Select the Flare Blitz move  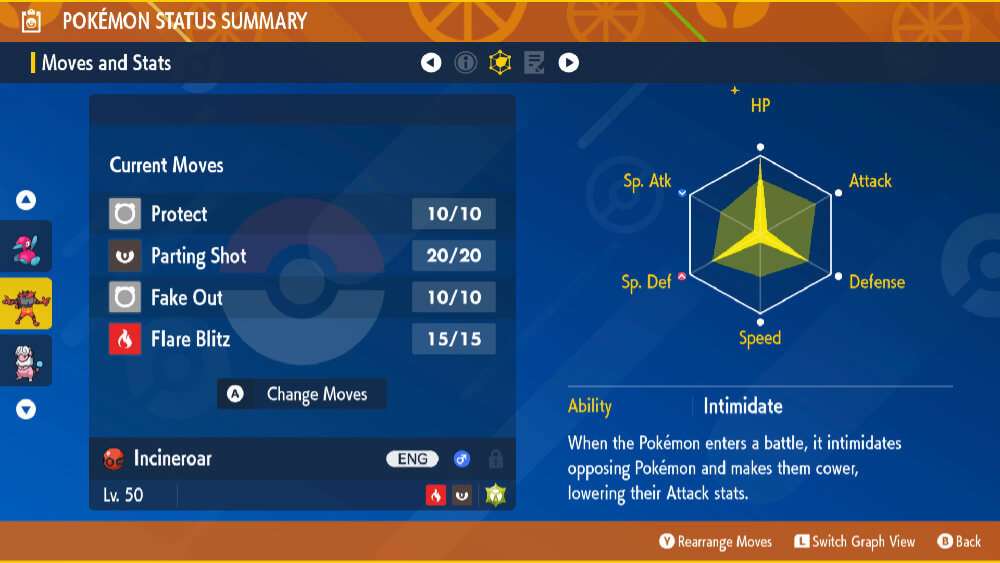[301, 340]
